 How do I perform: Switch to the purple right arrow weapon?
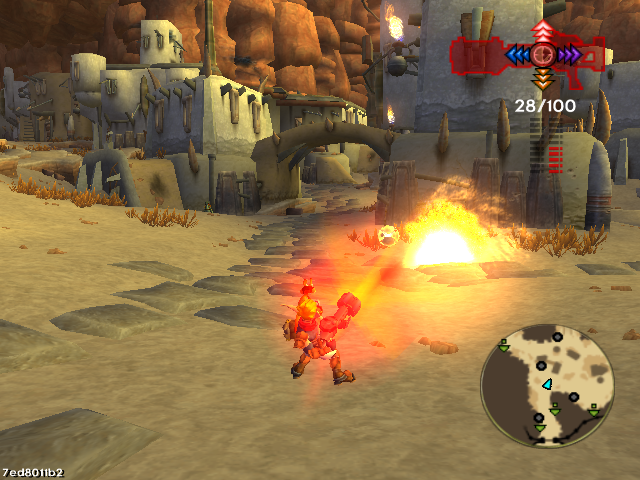point(568,55)
